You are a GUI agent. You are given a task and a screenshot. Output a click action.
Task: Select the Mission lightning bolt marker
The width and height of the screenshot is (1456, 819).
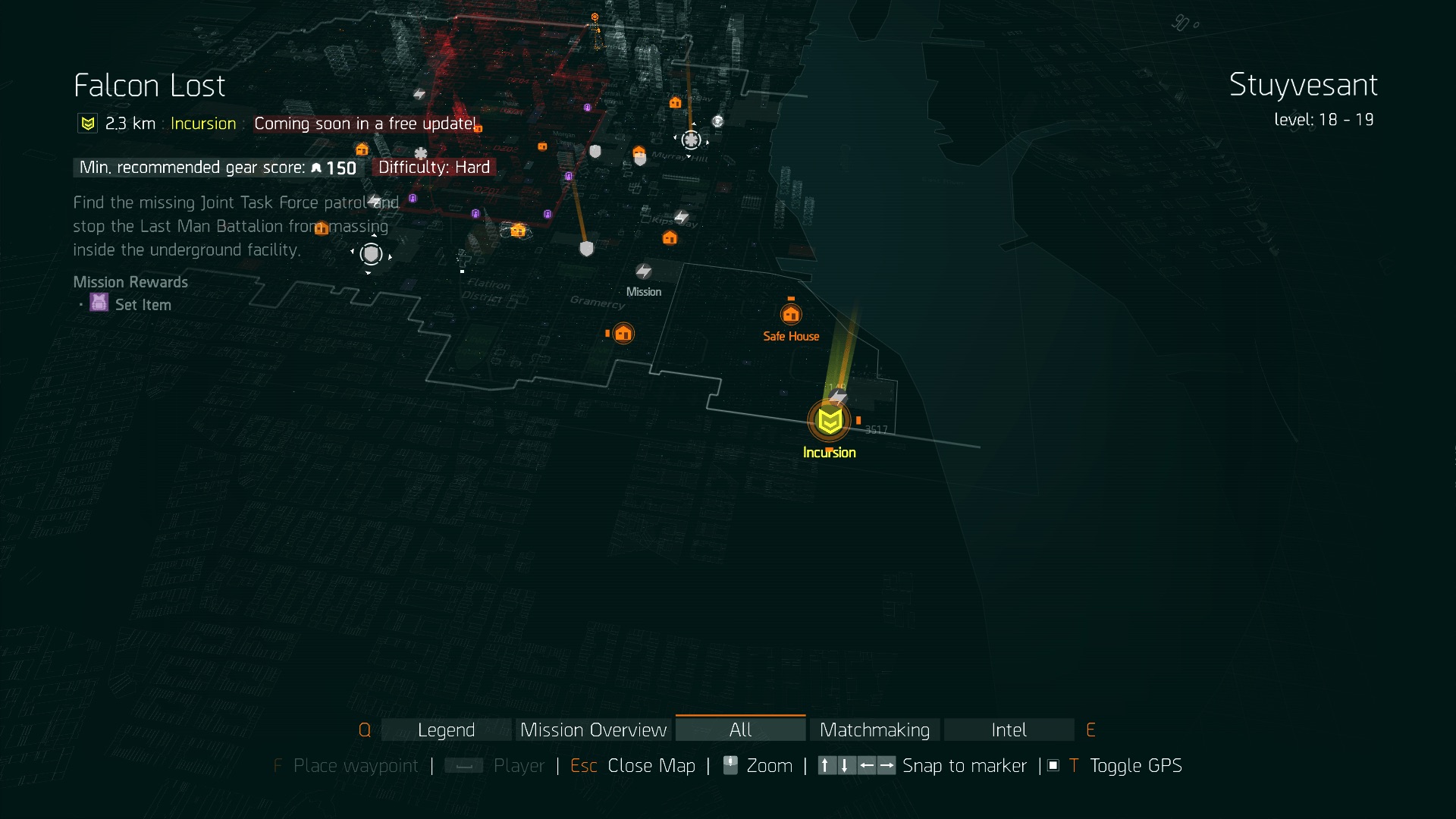[x=644, y=271]
